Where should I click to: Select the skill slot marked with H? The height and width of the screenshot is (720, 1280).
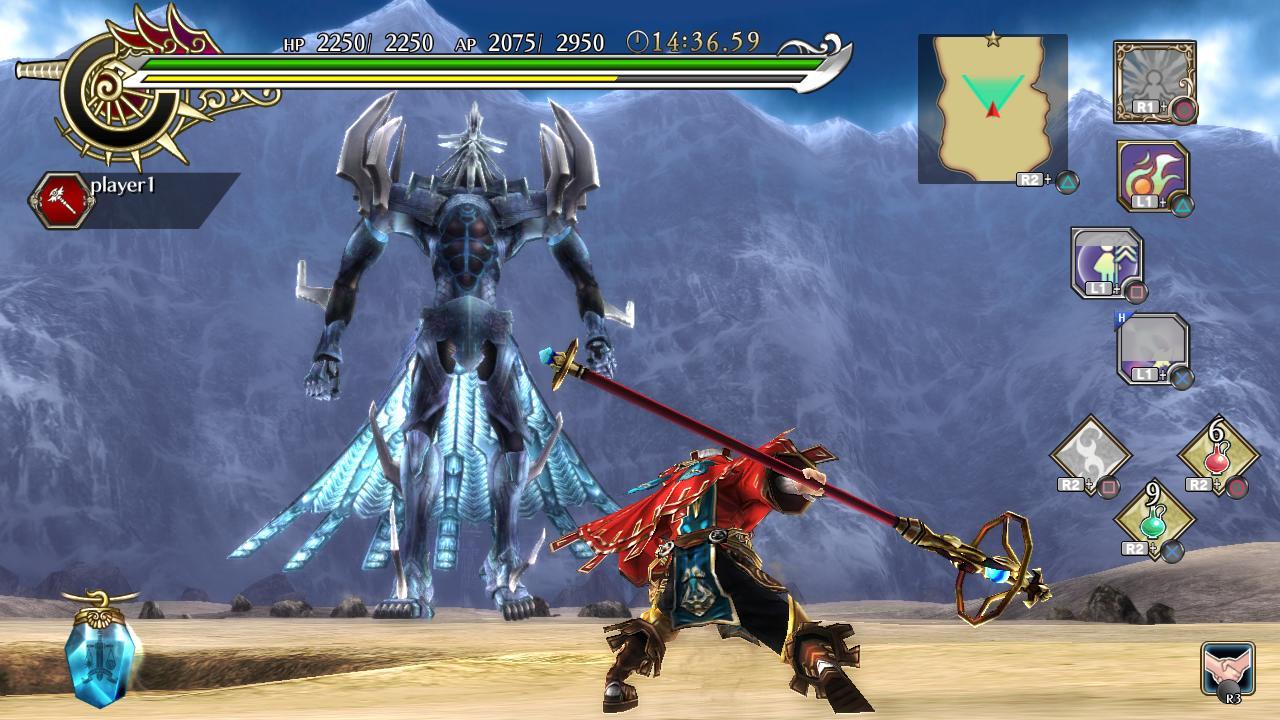[x=1152, y=348]
